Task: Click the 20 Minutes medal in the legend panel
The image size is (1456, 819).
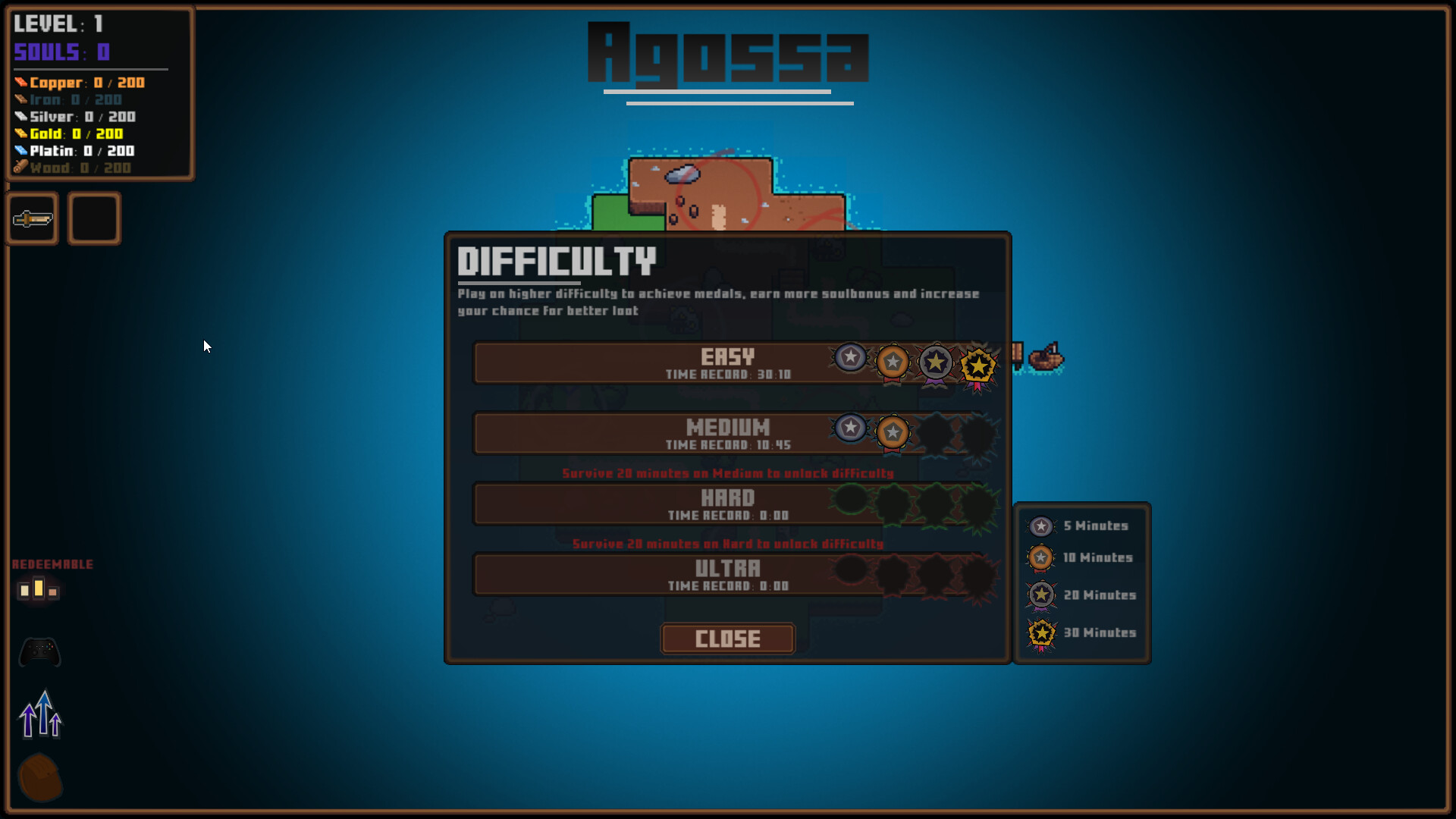Action: 1042,595
